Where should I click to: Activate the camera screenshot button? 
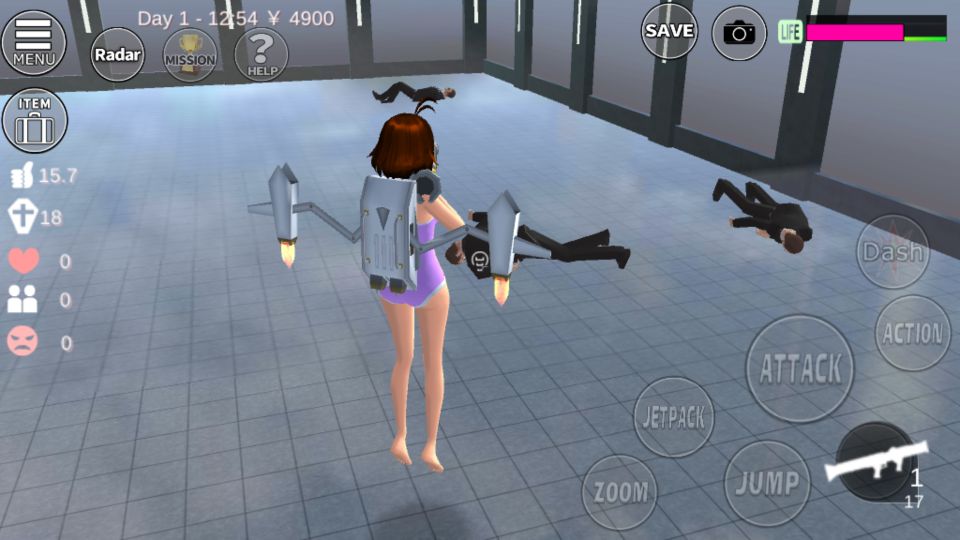(x=739, y=33)
